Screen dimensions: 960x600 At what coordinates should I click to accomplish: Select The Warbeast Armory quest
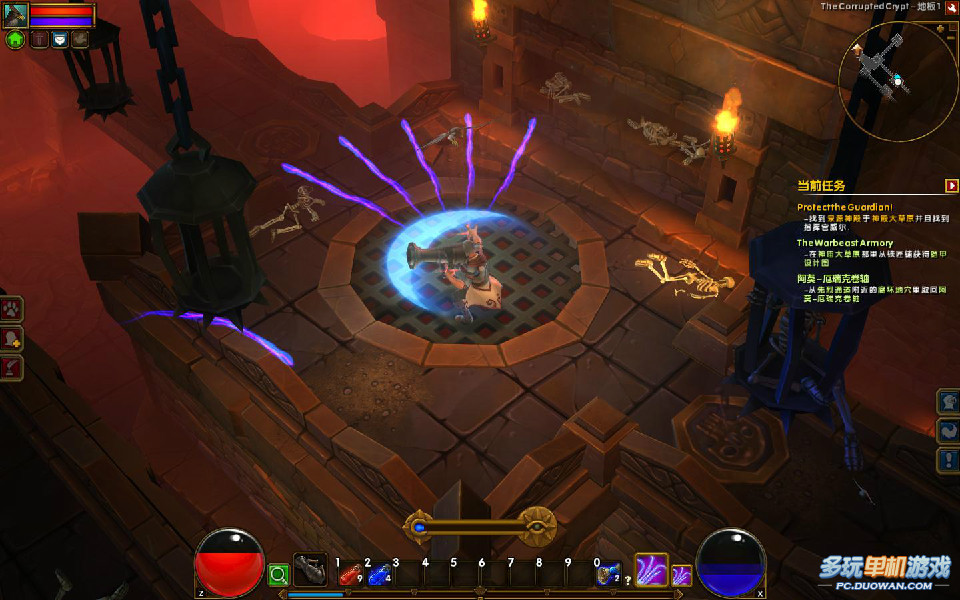(x=845, y=242)
